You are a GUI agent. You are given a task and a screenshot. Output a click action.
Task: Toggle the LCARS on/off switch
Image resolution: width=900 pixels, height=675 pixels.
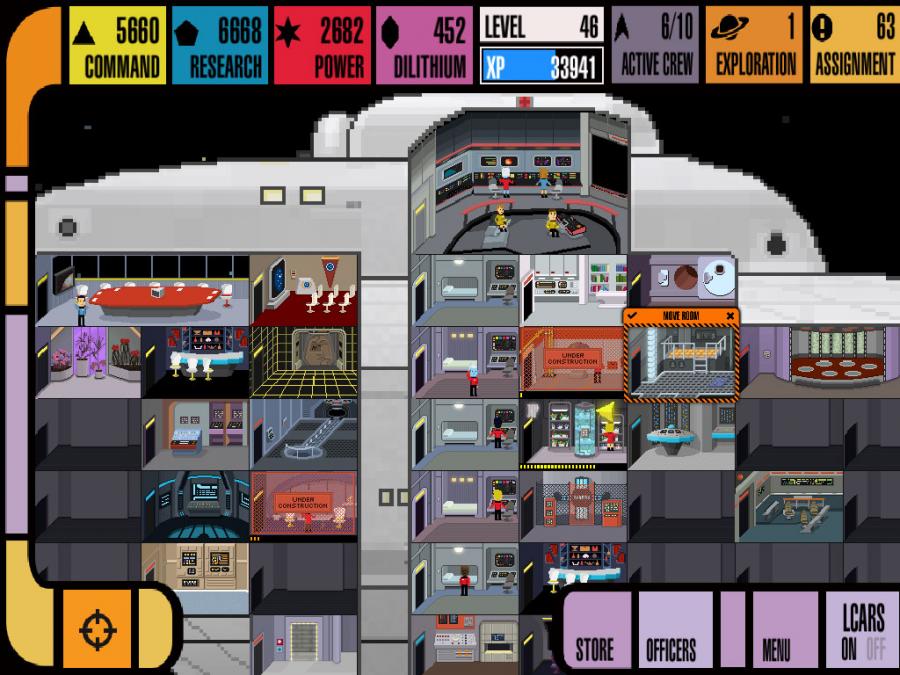862,628
